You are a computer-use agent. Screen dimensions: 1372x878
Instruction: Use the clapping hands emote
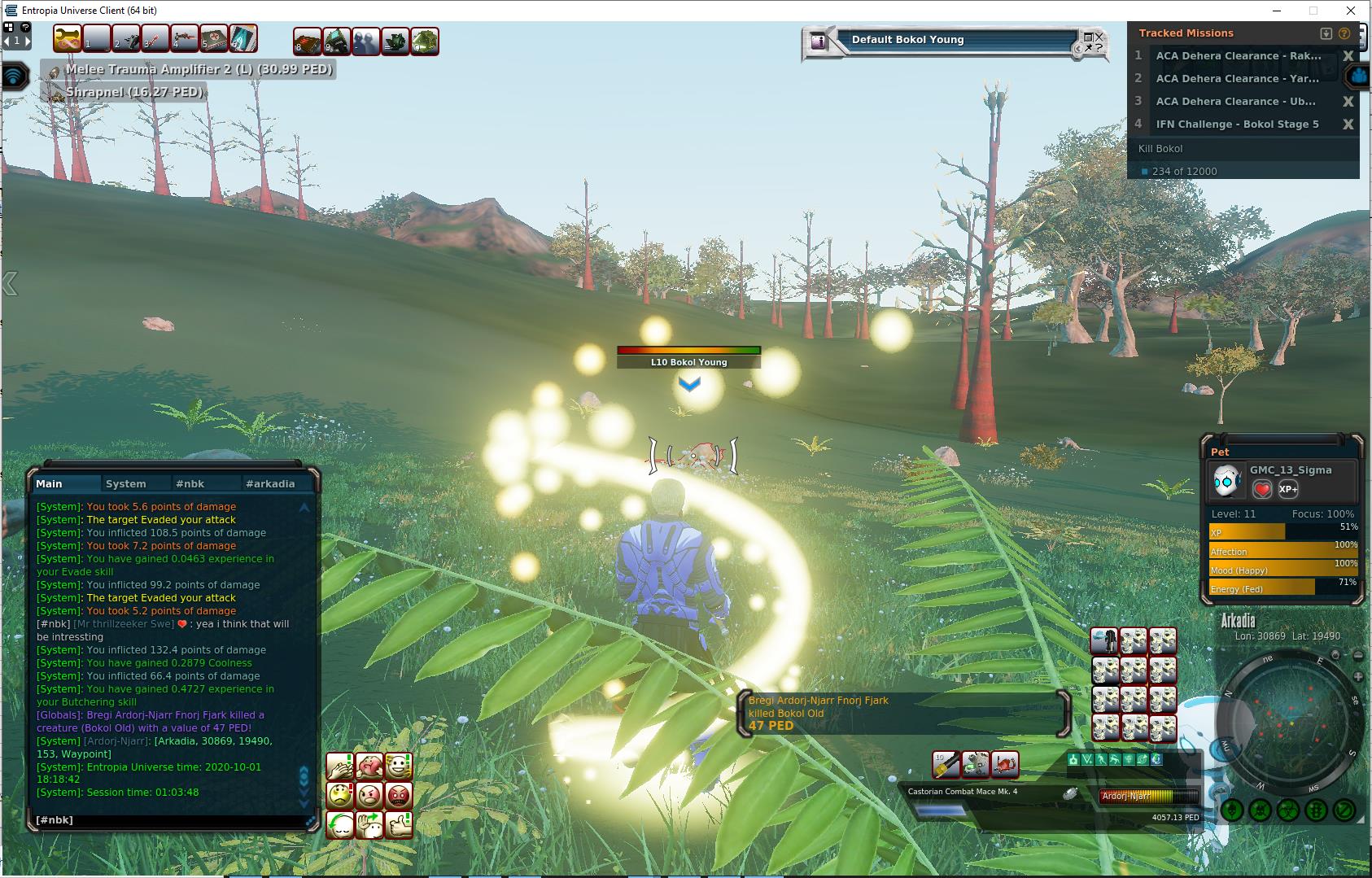(339, 766)
